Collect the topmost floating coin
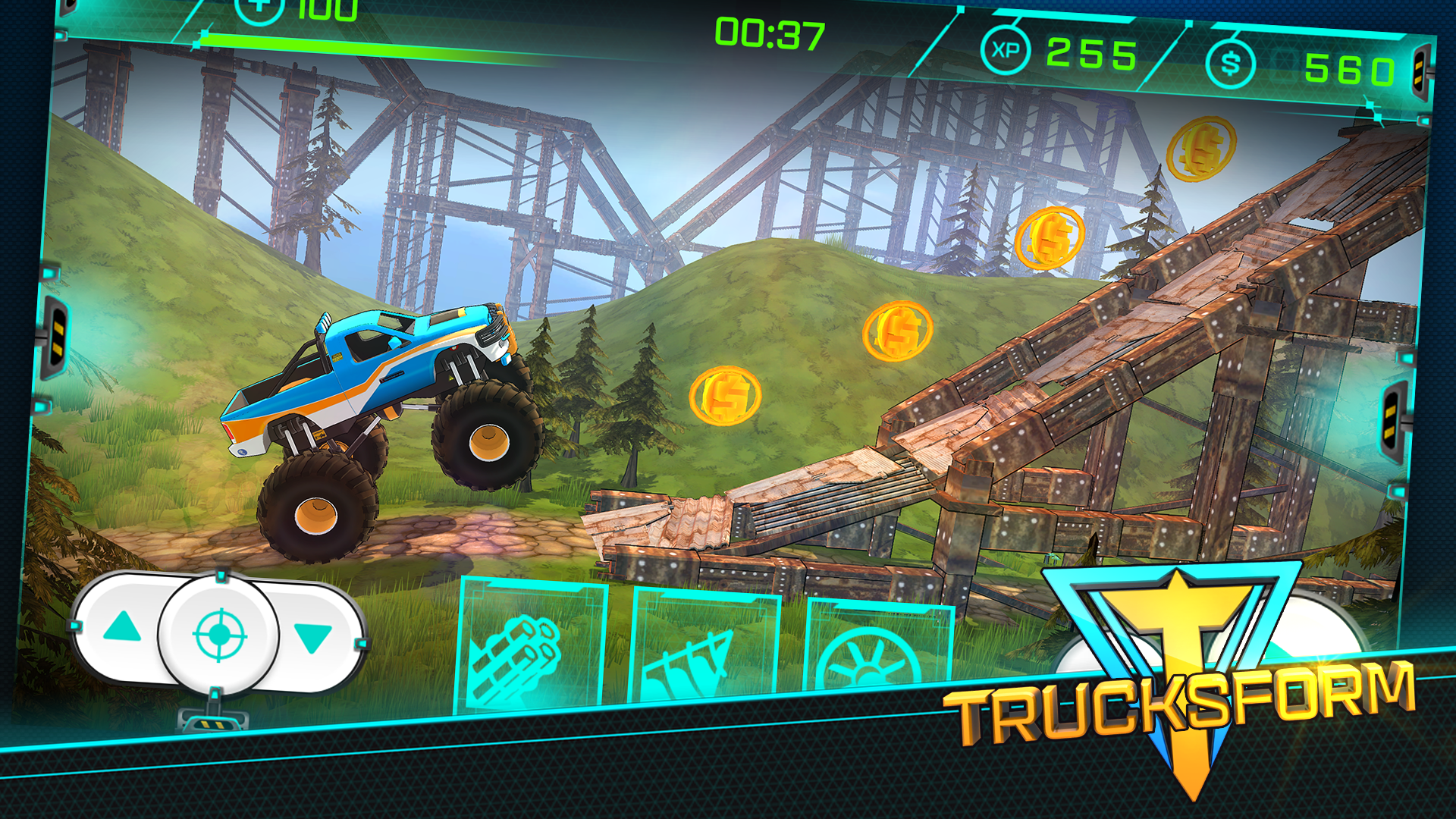 pyautogui.click(x=1202, y=152)
